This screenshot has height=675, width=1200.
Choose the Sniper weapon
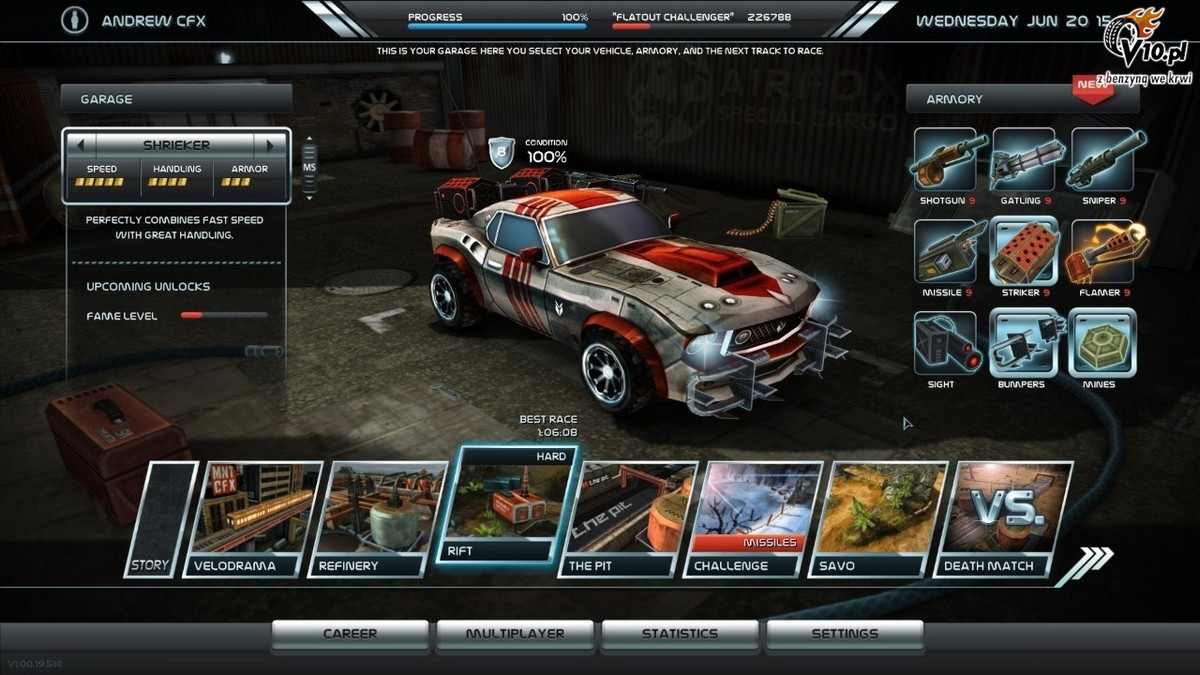pyautogui.click(x=1101, y=160)
